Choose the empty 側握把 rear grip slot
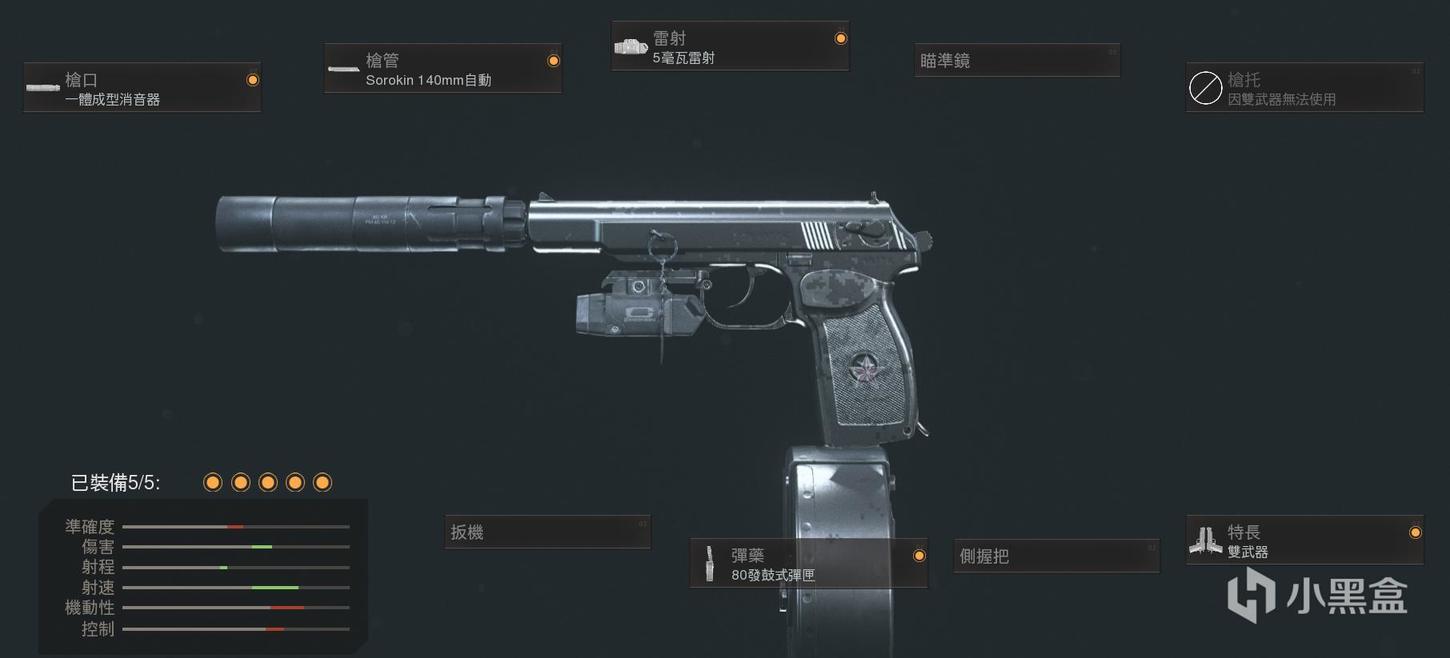1450x658 pixels. point(1056,557)
